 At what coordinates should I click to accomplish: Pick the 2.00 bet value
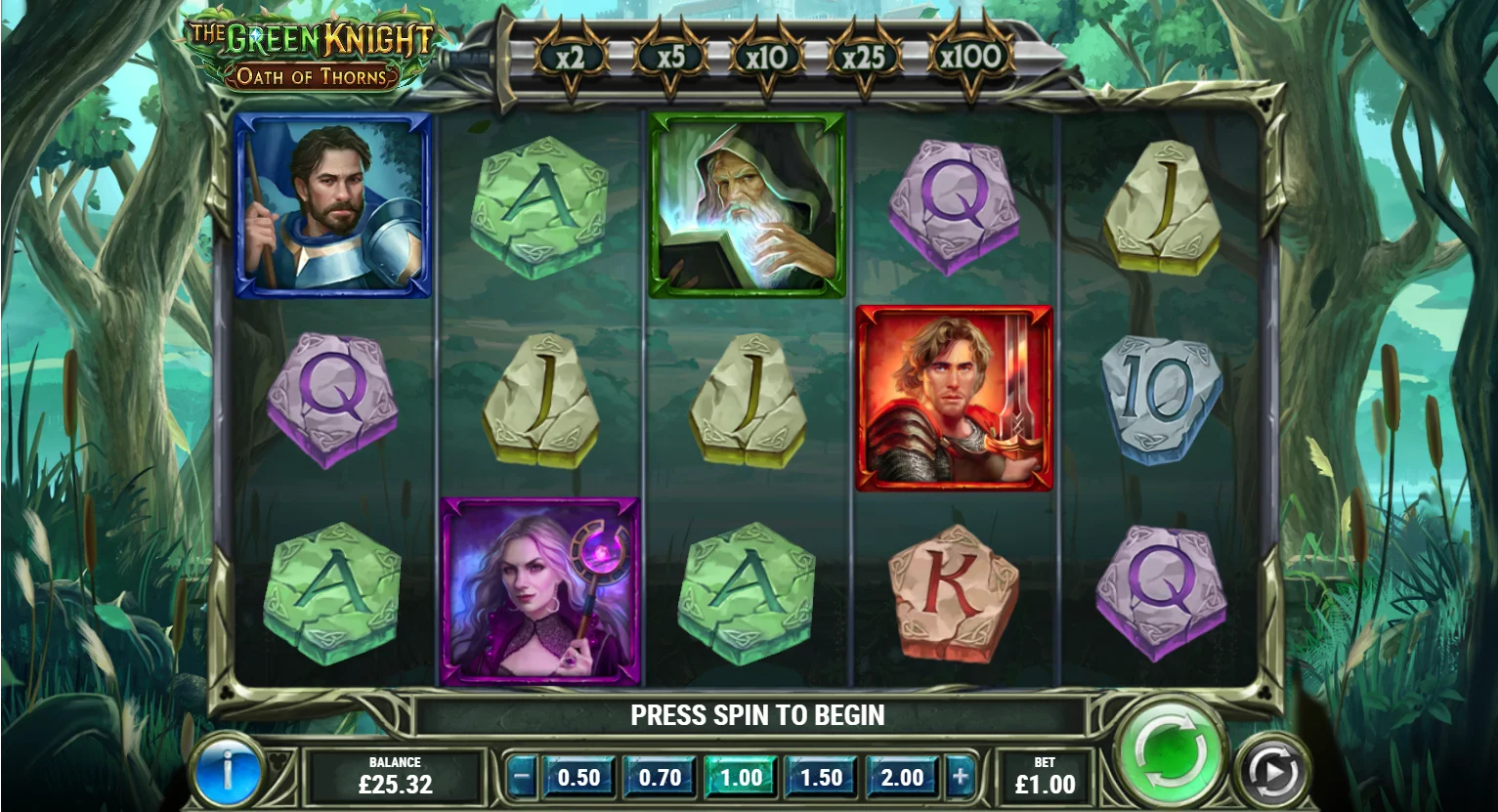(x=902, y=778)
